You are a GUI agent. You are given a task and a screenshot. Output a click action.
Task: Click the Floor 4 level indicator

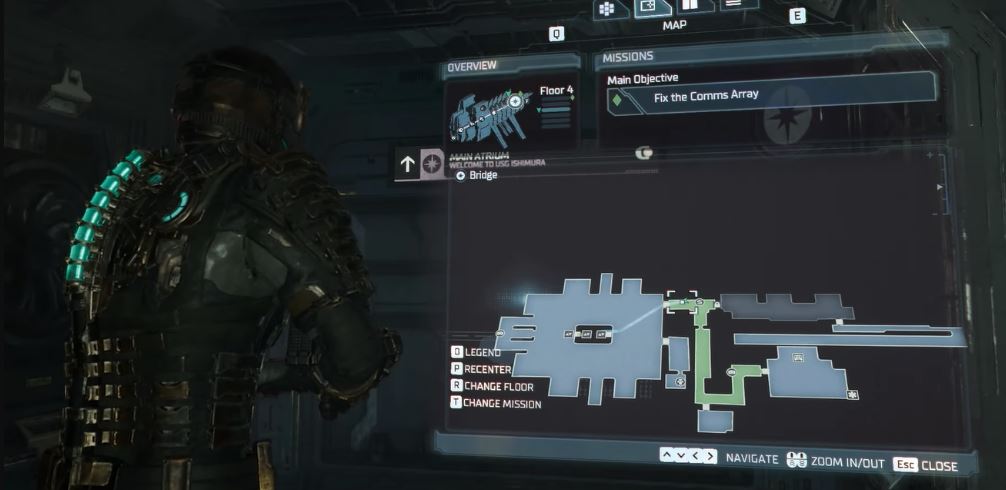point(555,91)
